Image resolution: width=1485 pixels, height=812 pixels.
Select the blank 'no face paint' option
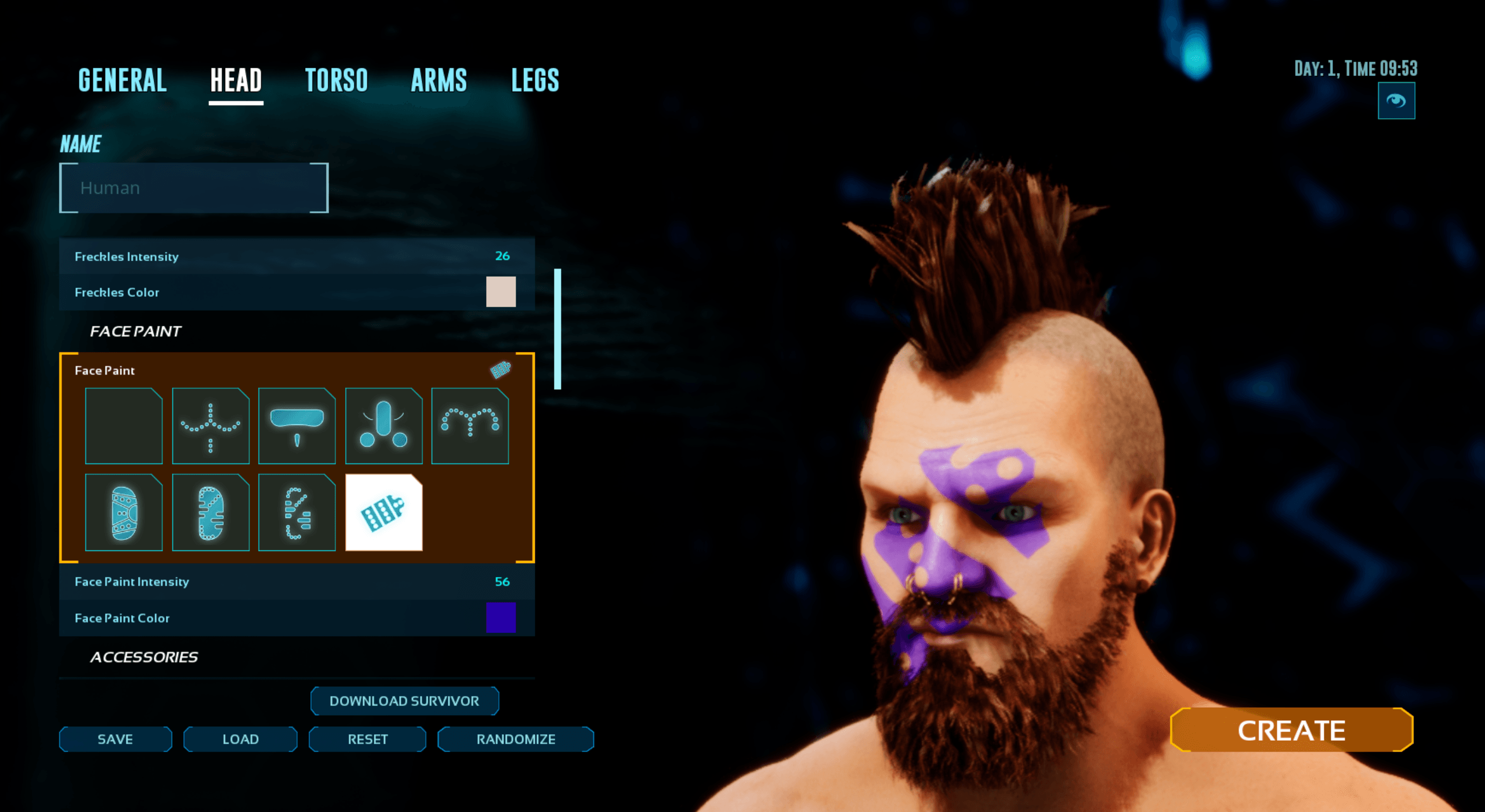[124, 426]
